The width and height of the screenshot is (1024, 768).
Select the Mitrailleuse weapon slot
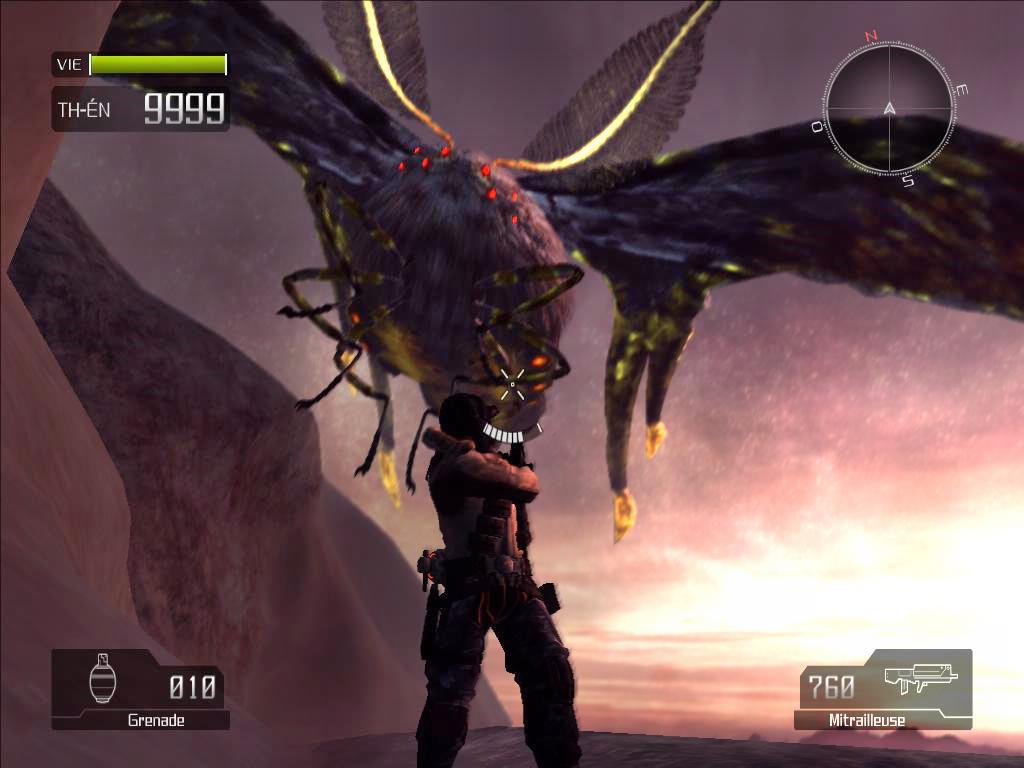pos(883,689)
